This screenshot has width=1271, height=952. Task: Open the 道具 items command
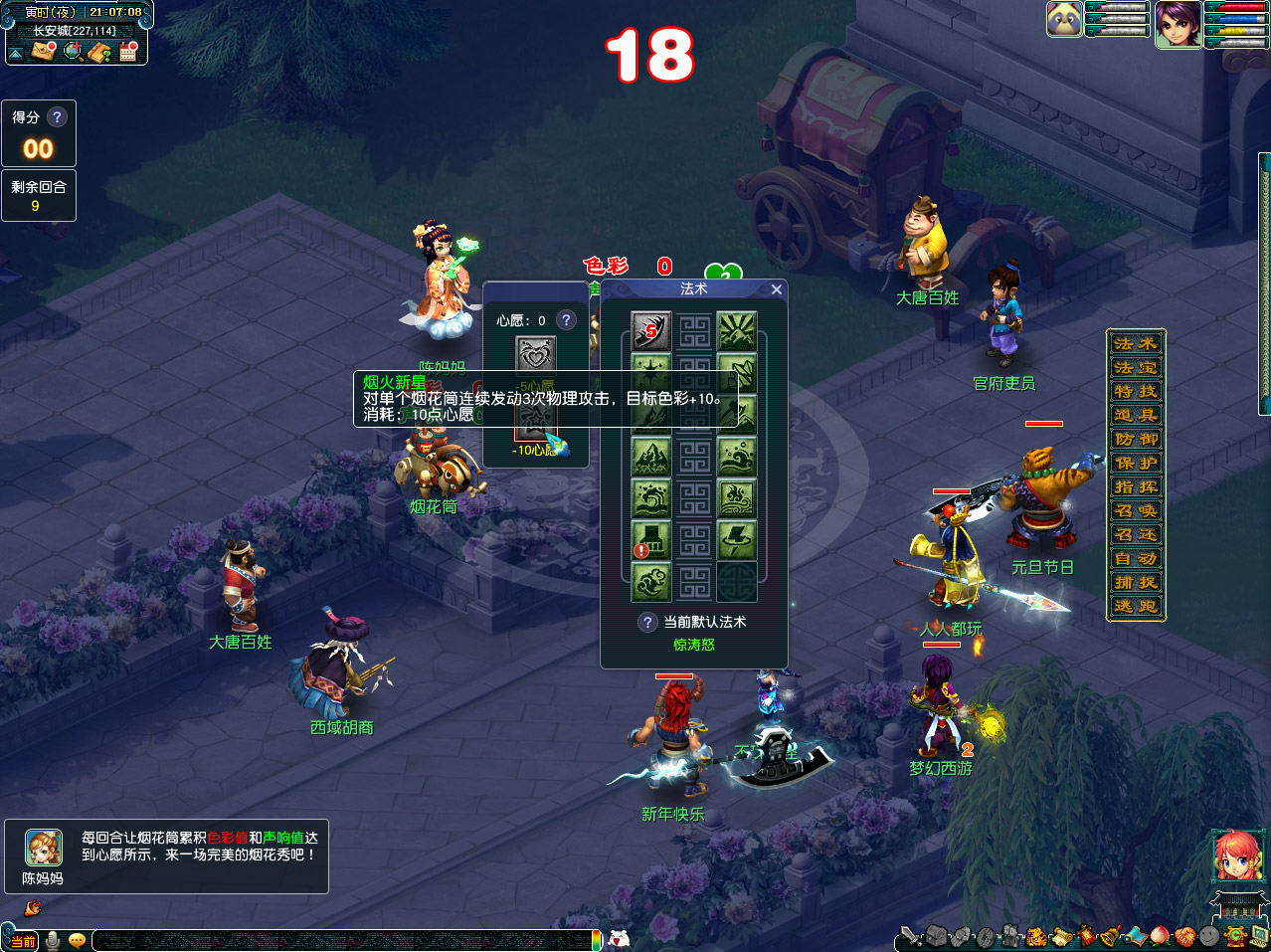point(1136,415)
